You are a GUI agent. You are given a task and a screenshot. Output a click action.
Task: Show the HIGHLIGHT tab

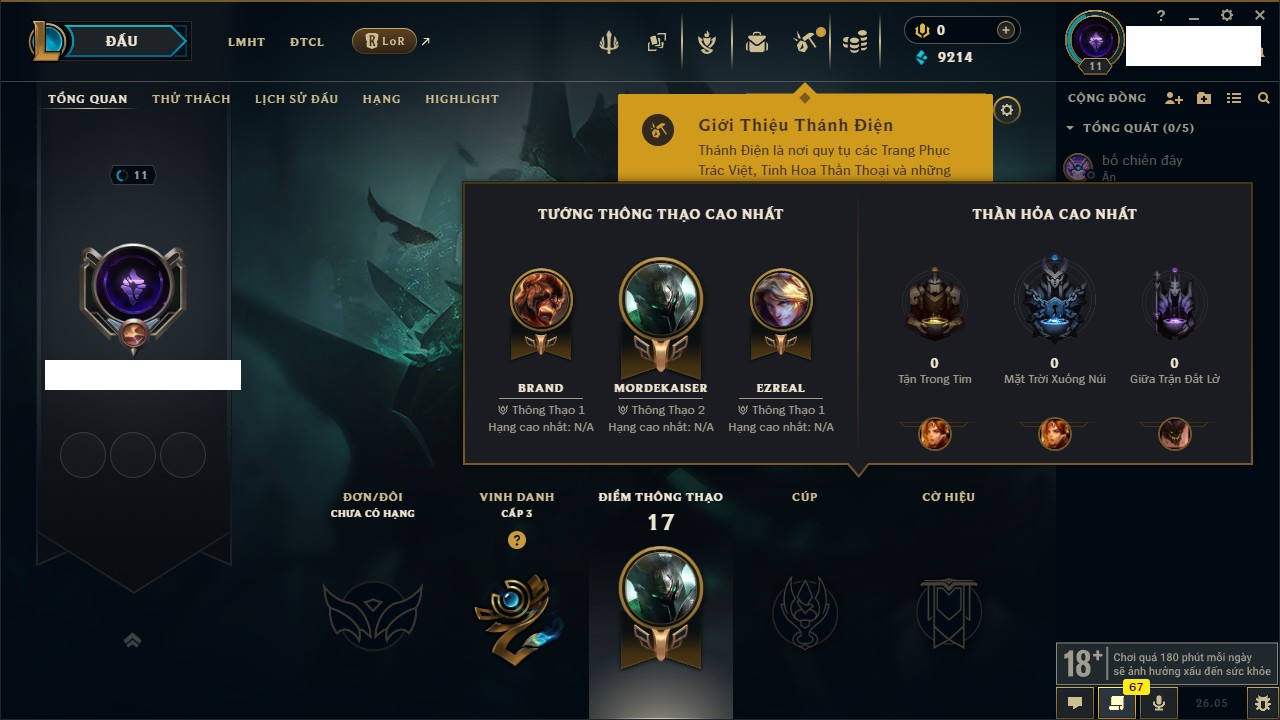tap(461, 99)
